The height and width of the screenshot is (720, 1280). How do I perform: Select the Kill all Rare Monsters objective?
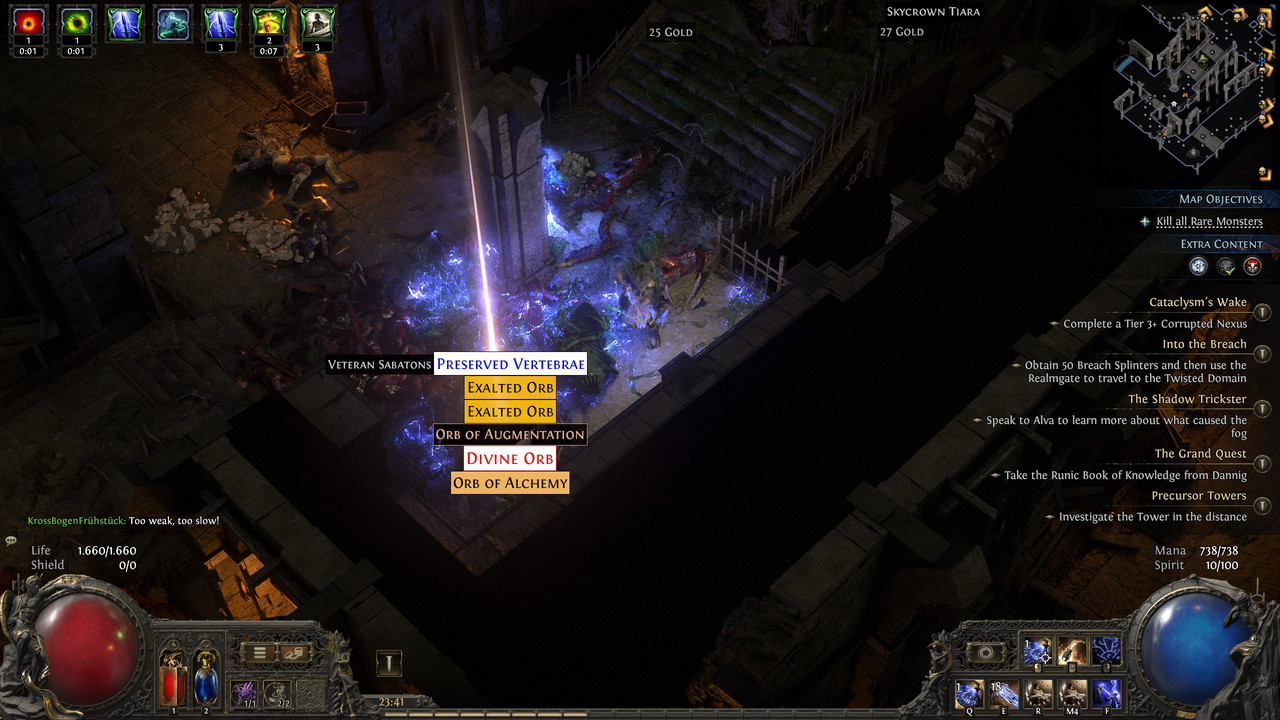coord(1209,222)
